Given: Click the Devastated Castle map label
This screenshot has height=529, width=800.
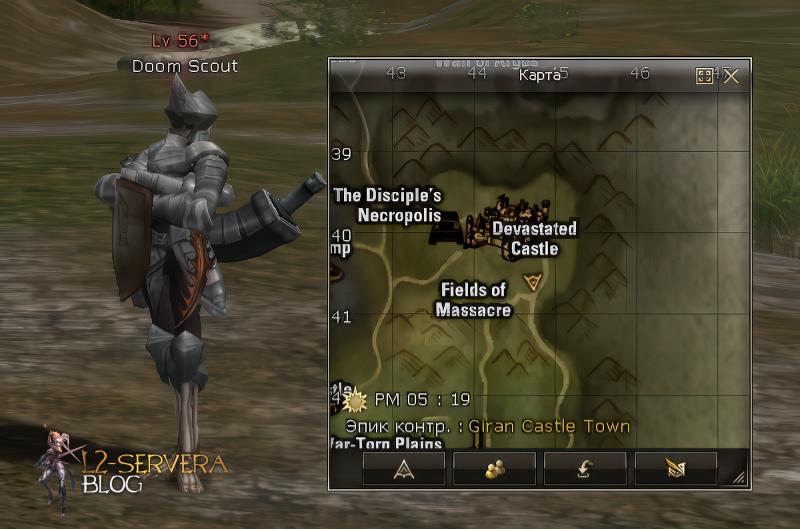Looking at the screenshot, I should coord(534,239).
